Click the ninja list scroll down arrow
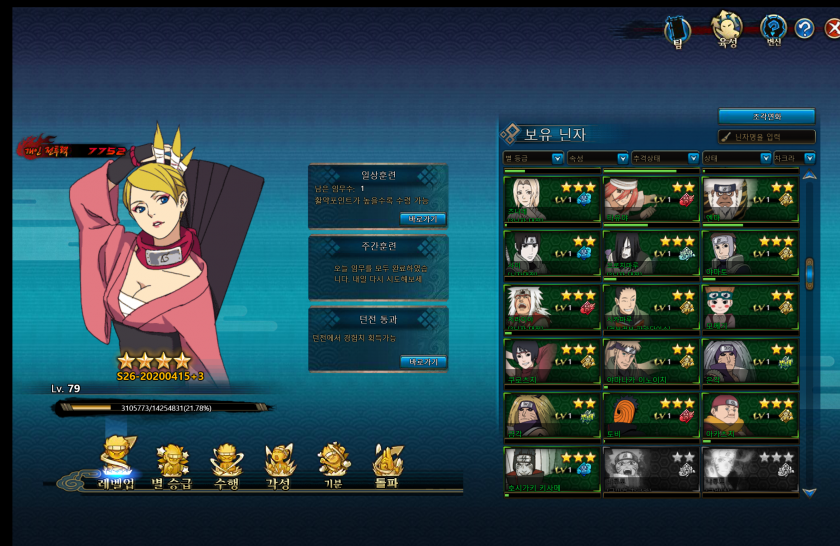840x546 pixels. click(x=809, y=492)
